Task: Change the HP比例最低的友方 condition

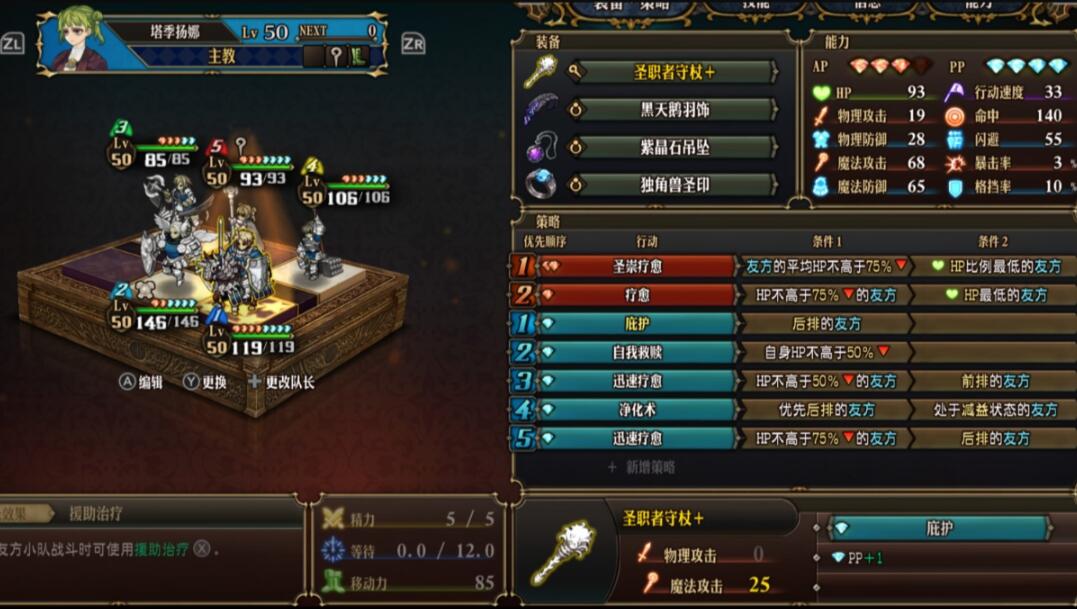Action: 995,267
